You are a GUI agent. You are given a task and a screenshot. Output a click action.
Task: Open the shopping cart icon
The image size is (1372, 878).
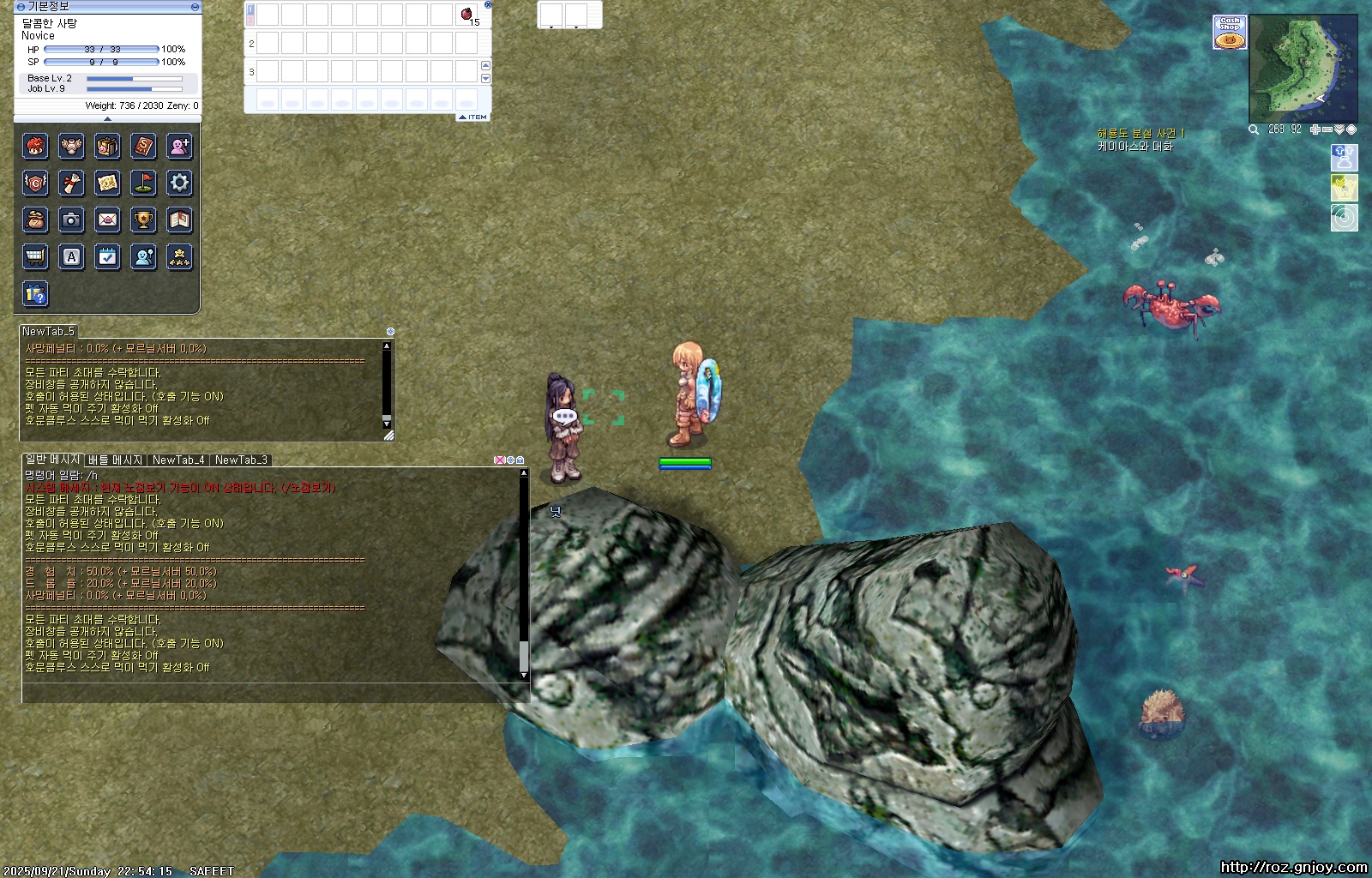pyautogui.click(x=35, y=256)
